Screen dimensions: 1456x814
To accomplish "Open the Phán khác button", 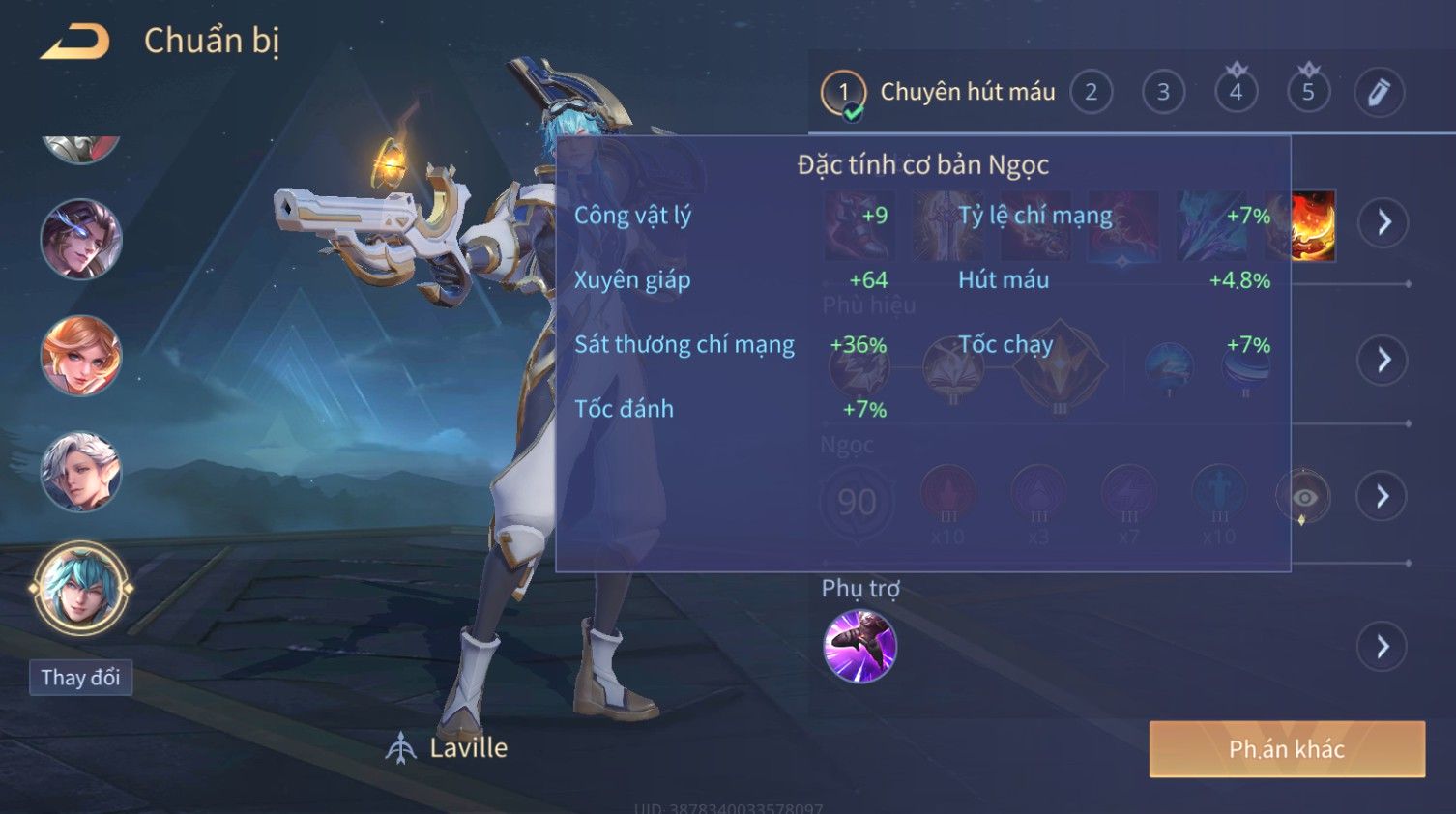I will [x=1286, y=749].
